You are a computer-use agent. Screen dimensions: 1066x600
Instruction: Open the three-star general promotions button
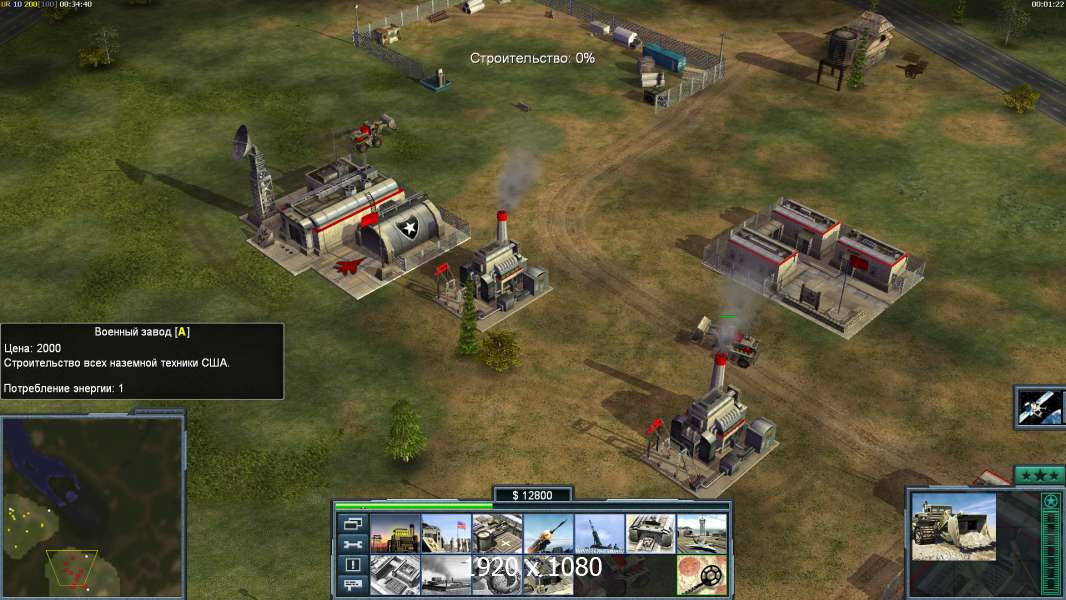[x=1039, y=475]
